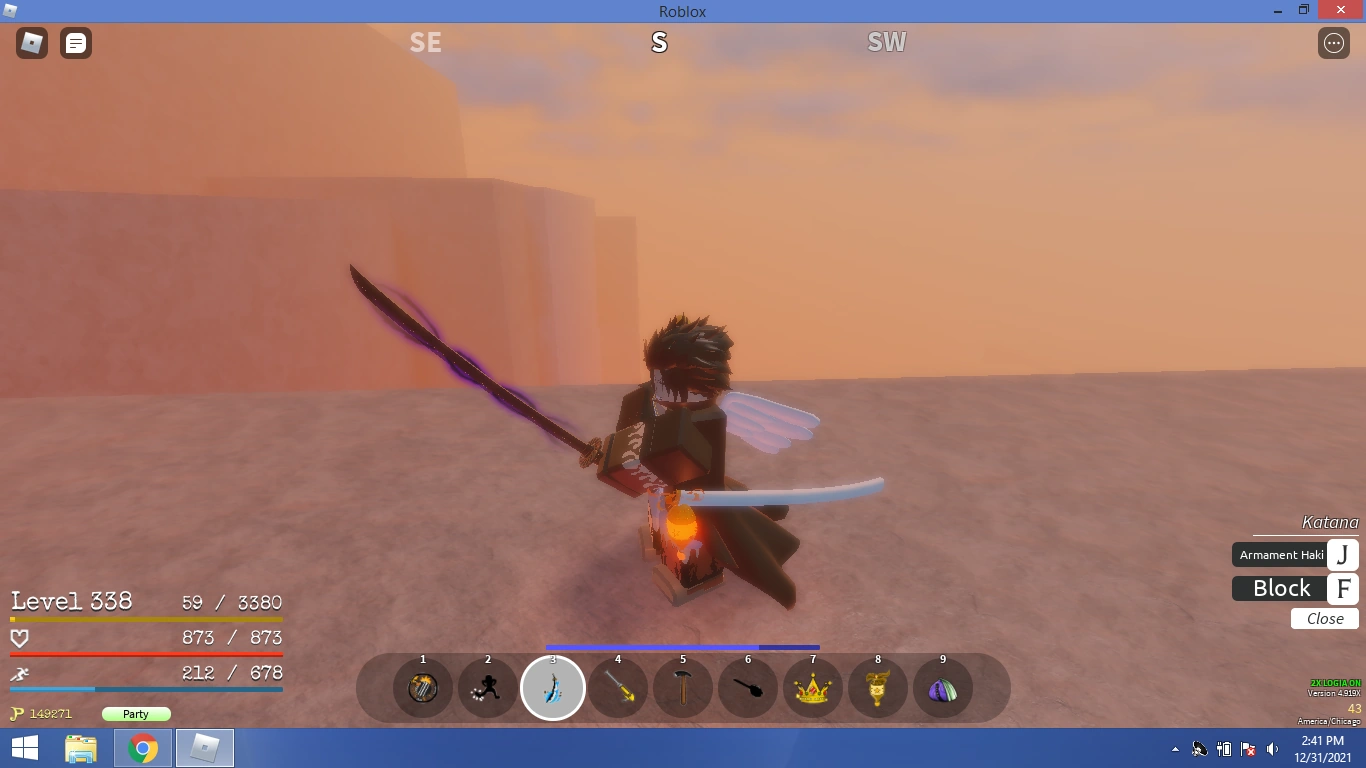Open the Roblox main menu
Viewport: 1366px width, 768px height.
pos(31,43)
